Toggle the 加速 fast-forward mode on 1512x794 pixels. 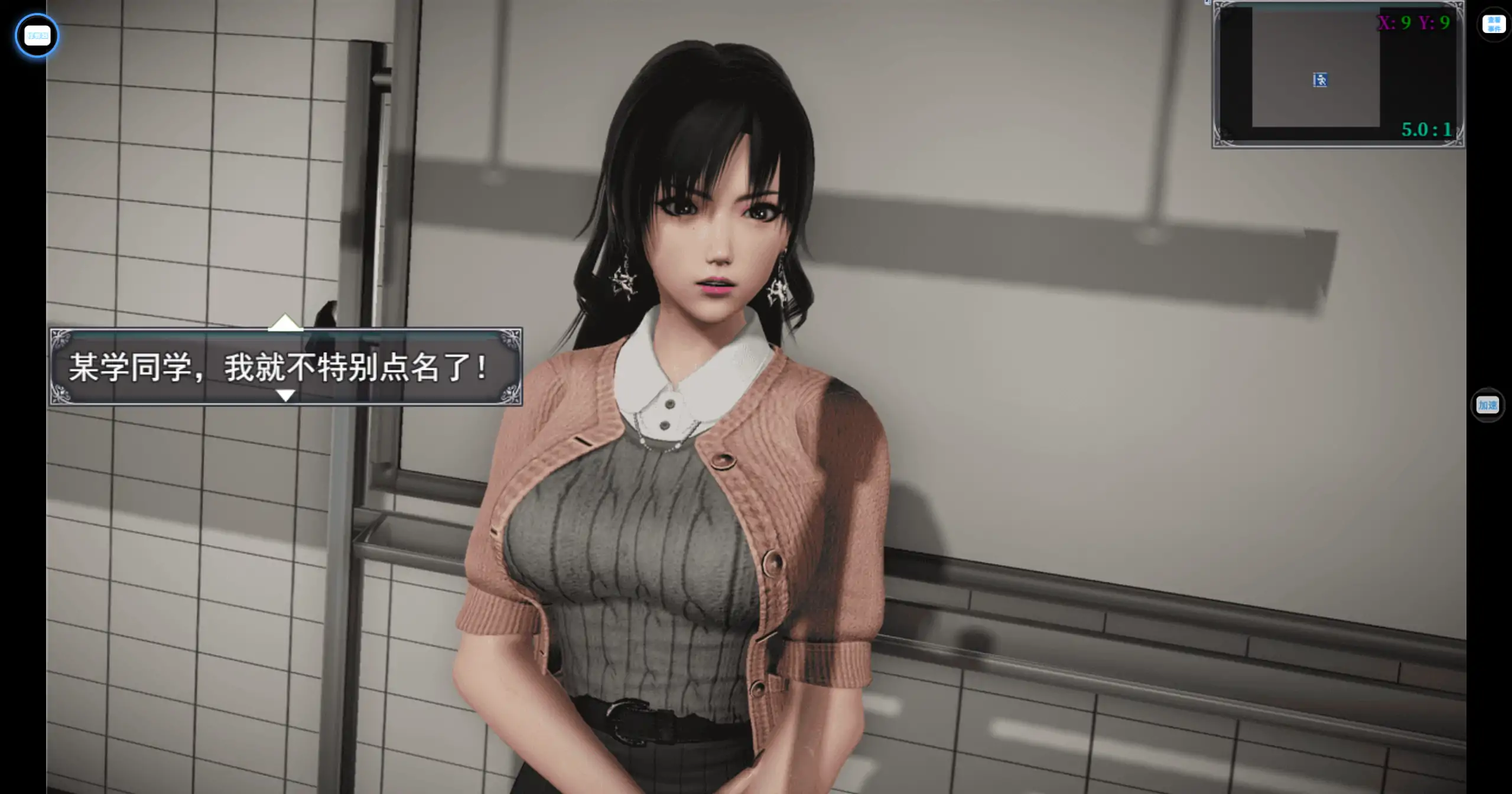[1487, 406]
